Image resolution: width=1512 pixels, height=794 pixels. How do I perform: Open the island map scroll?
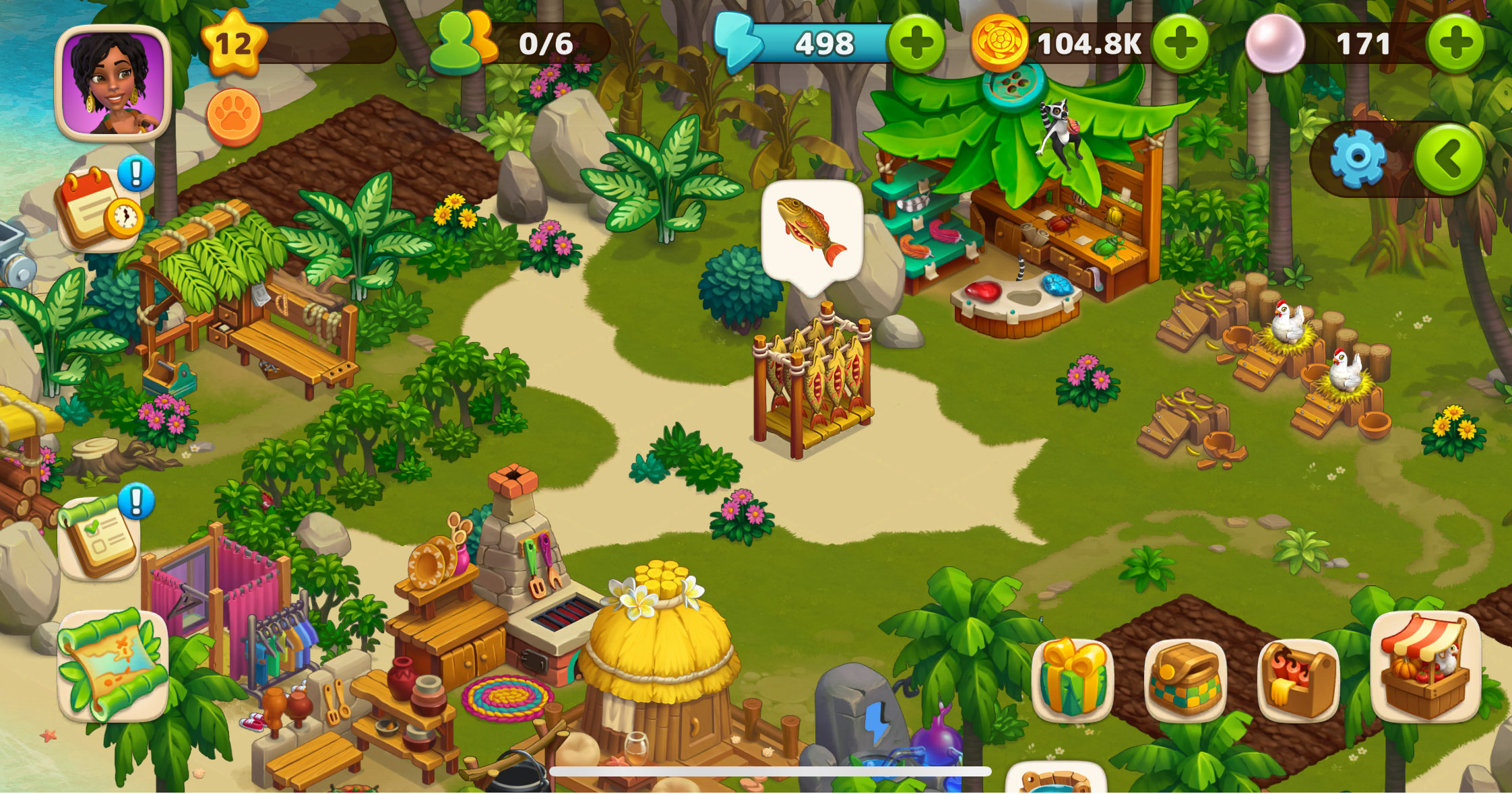113,665
